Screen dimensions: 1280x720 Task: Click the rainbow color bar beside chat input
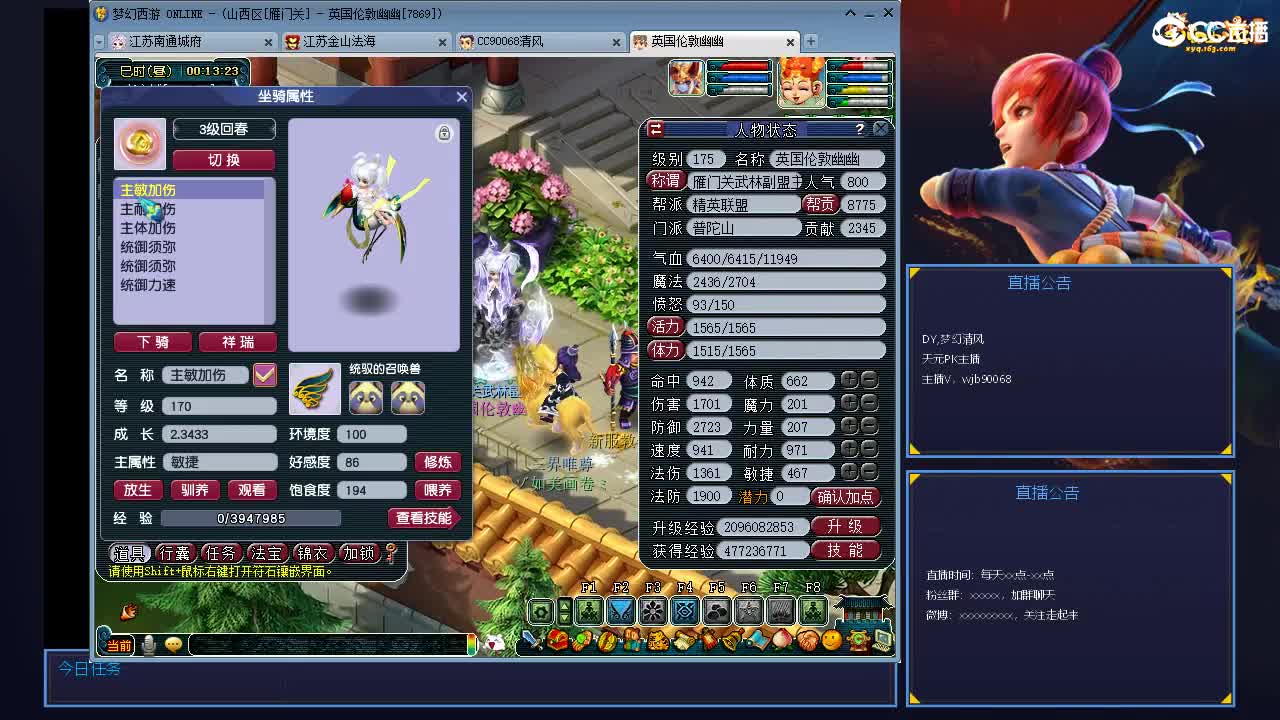[472, 644]
